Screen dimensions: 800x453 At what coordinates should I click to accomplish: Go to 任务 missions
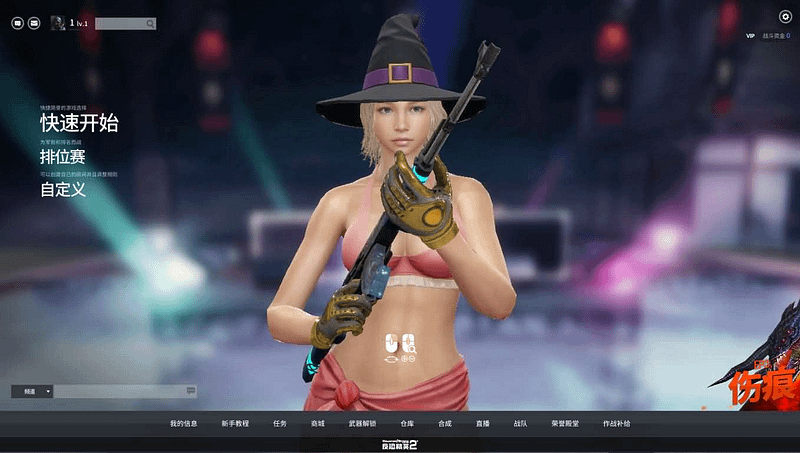[x=280, y=424]
